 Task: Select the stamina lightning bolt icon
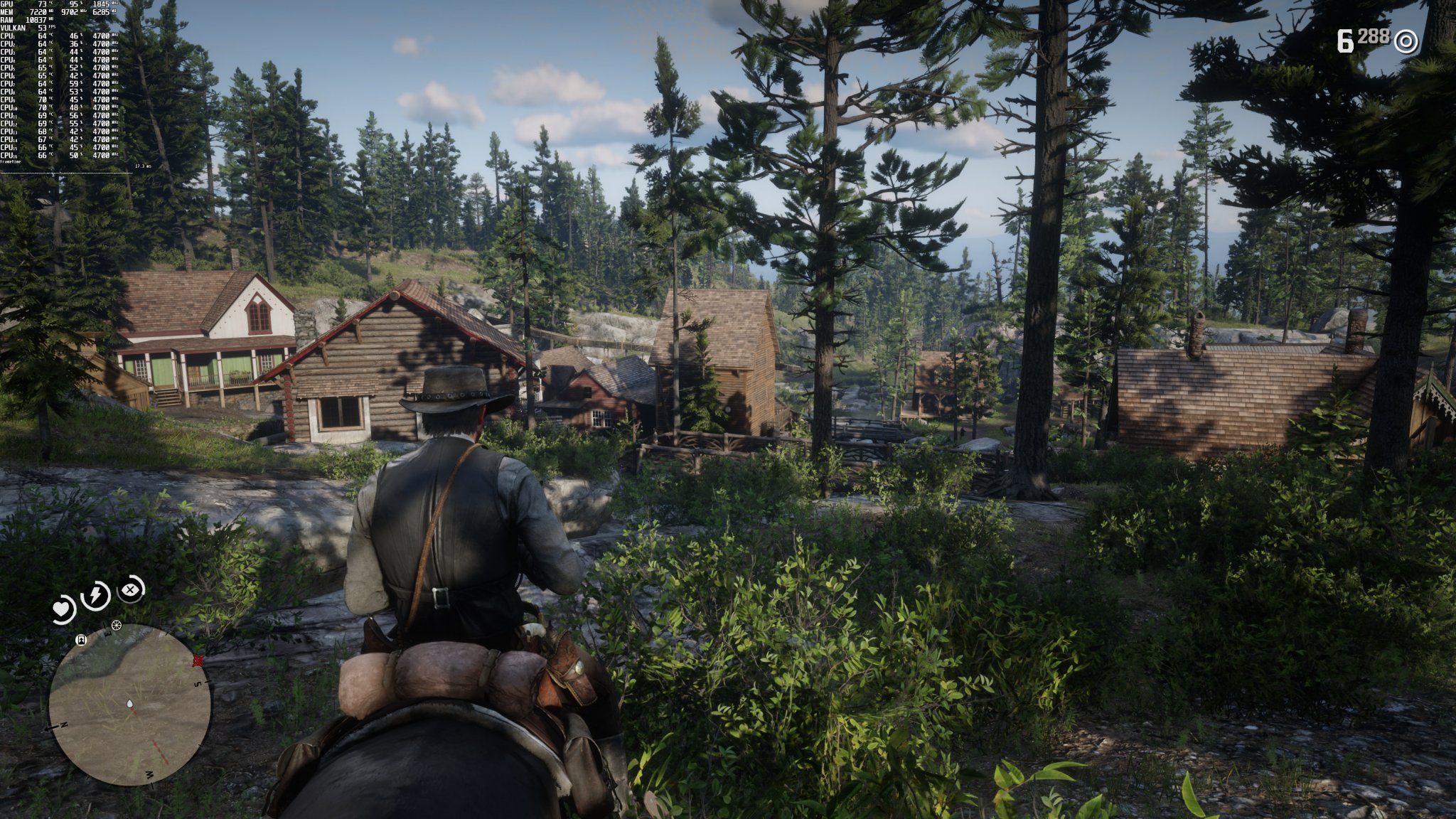95,594
